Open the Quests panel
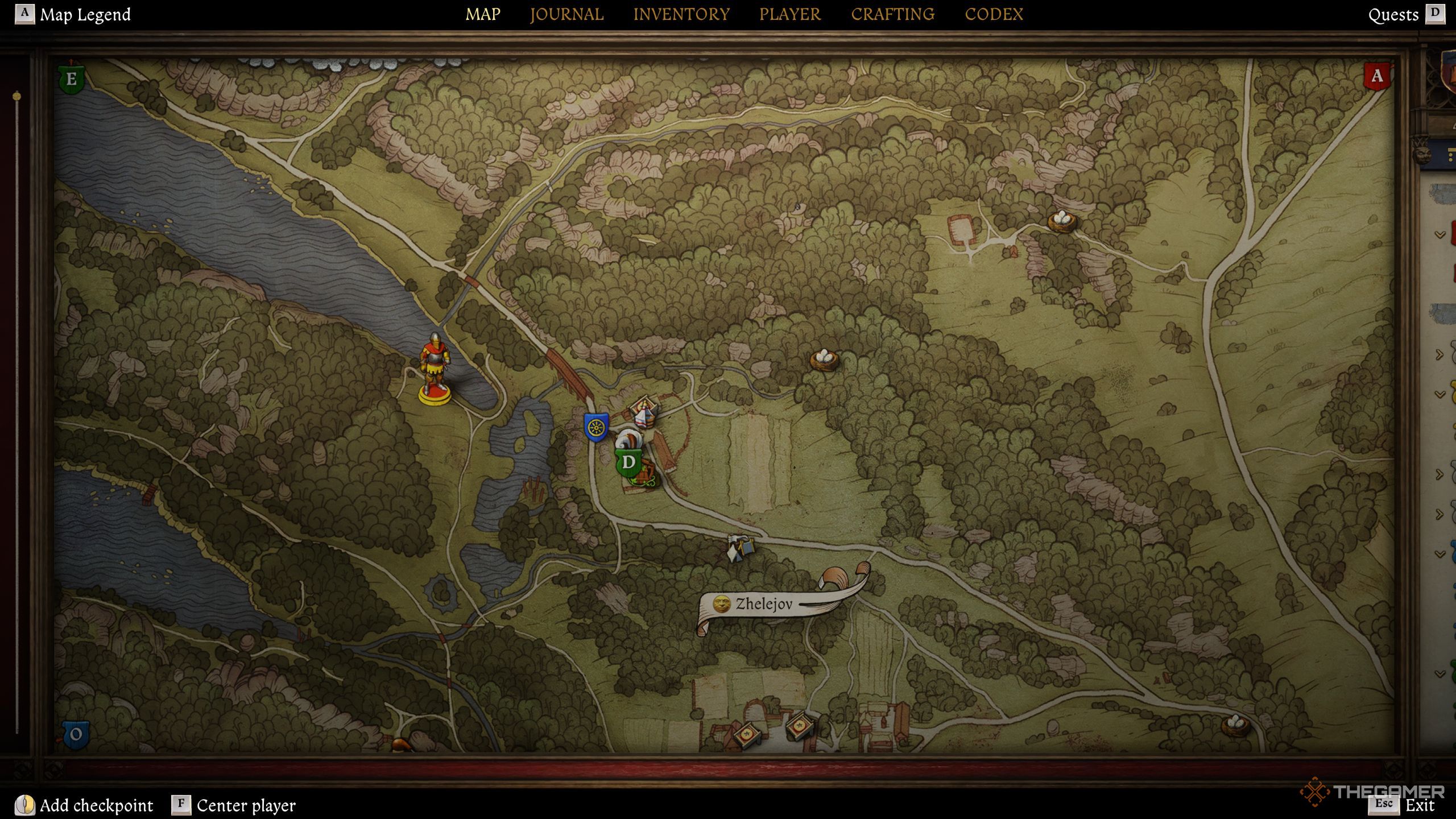 click(1393, 15)
